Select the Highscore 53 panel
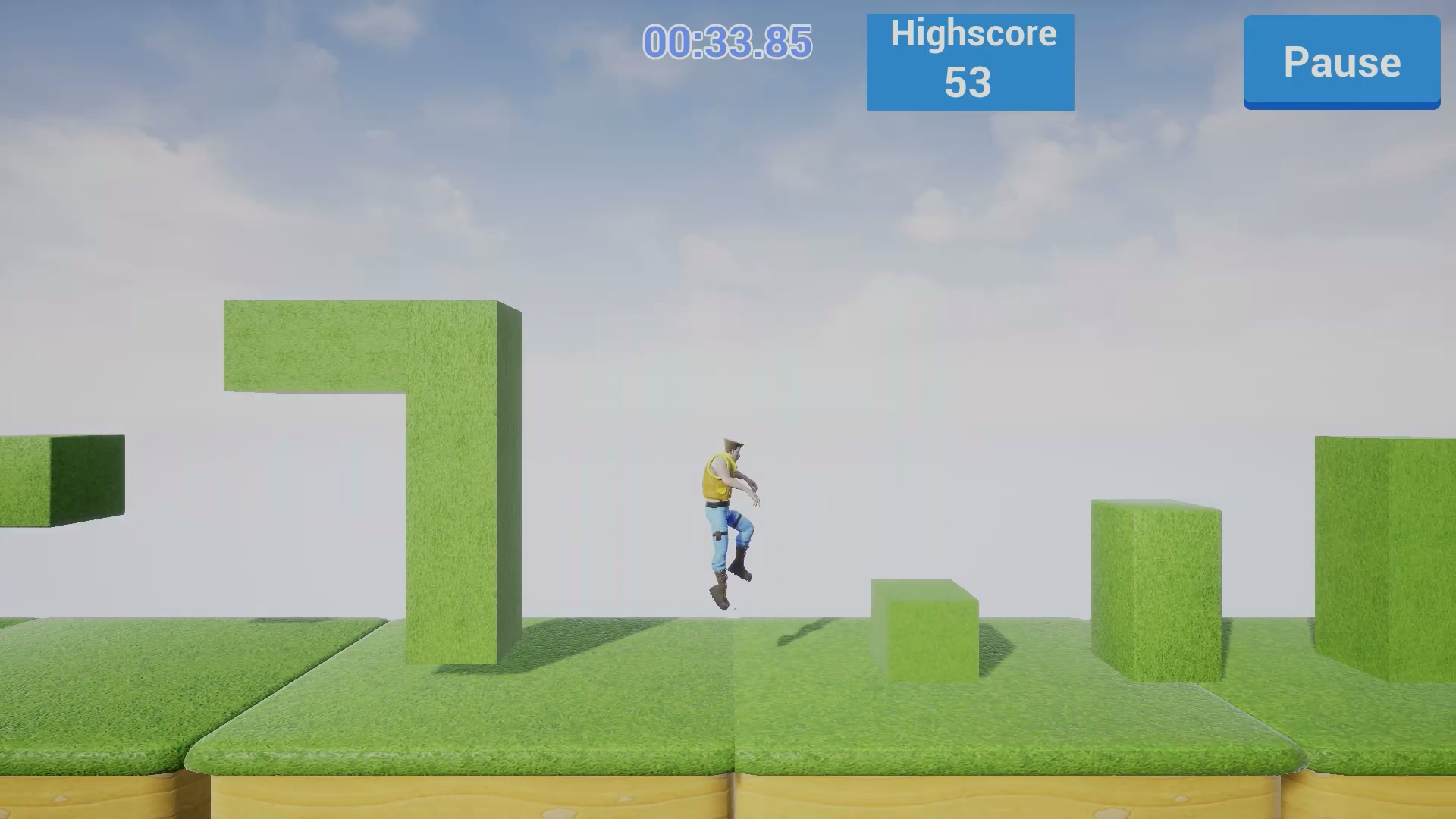Viewport: 1456px width, 819px height. point(971,59)
